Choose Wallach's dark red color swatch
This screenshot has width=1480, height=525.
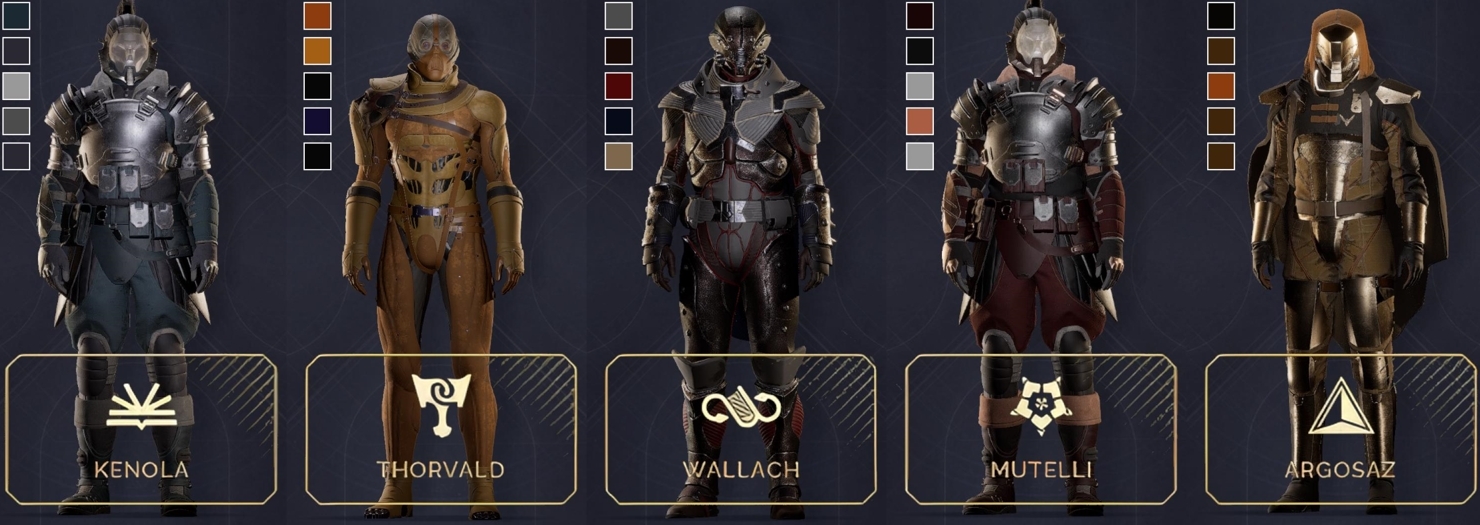click(619, 86)
